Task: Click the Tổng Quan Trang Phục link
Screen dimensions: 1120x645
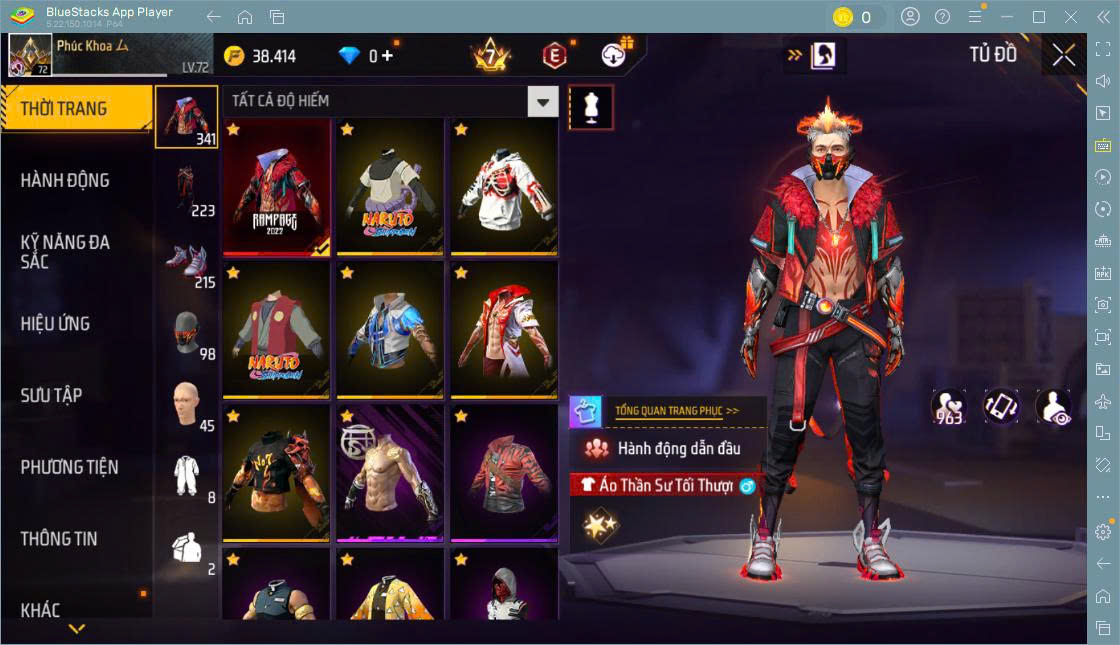Action: click(676, 410)
